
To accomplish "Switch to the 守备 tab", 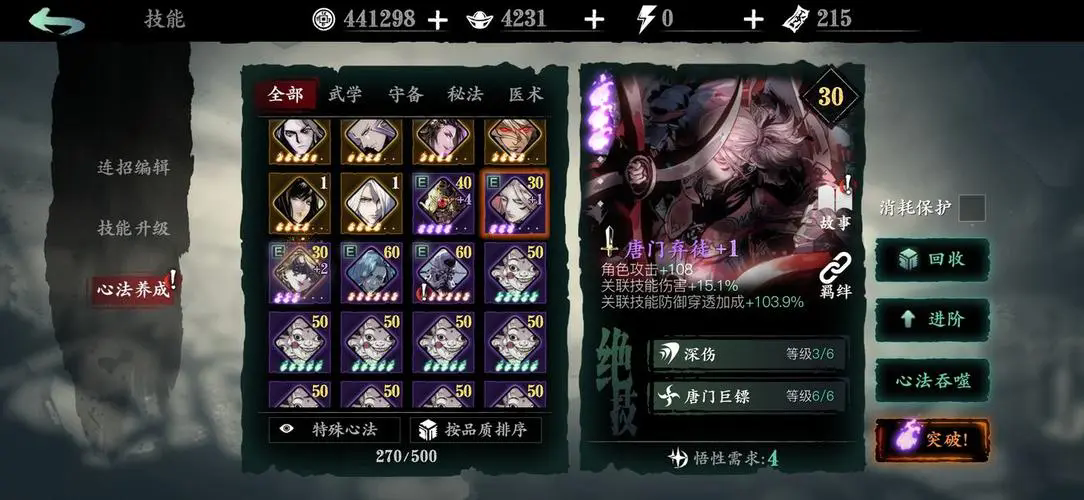I will pos(405,95).
